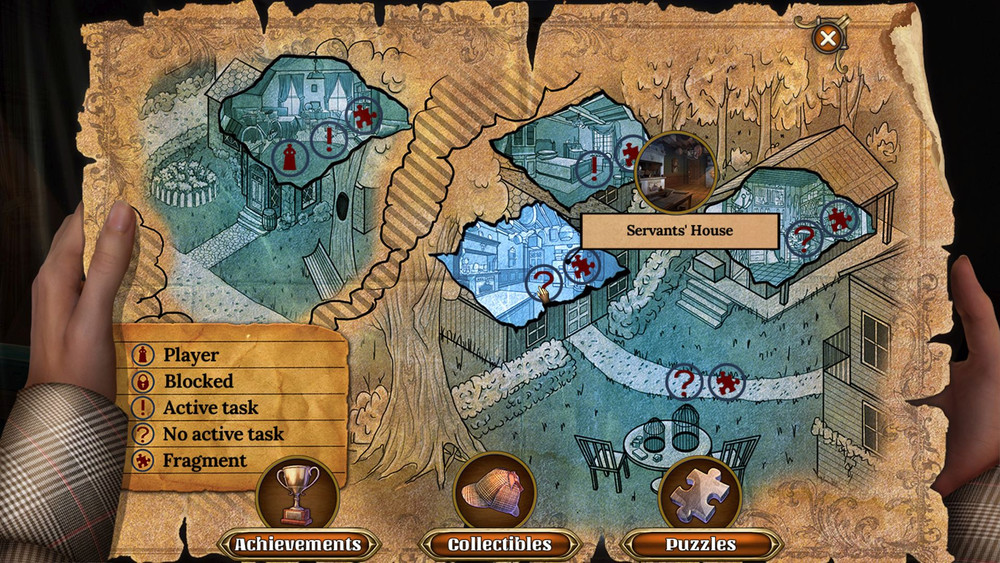The width and height of the screenshot is (1000, 563).
Task: Select the active task marker beside the player marker
Action: pos(328,140)
